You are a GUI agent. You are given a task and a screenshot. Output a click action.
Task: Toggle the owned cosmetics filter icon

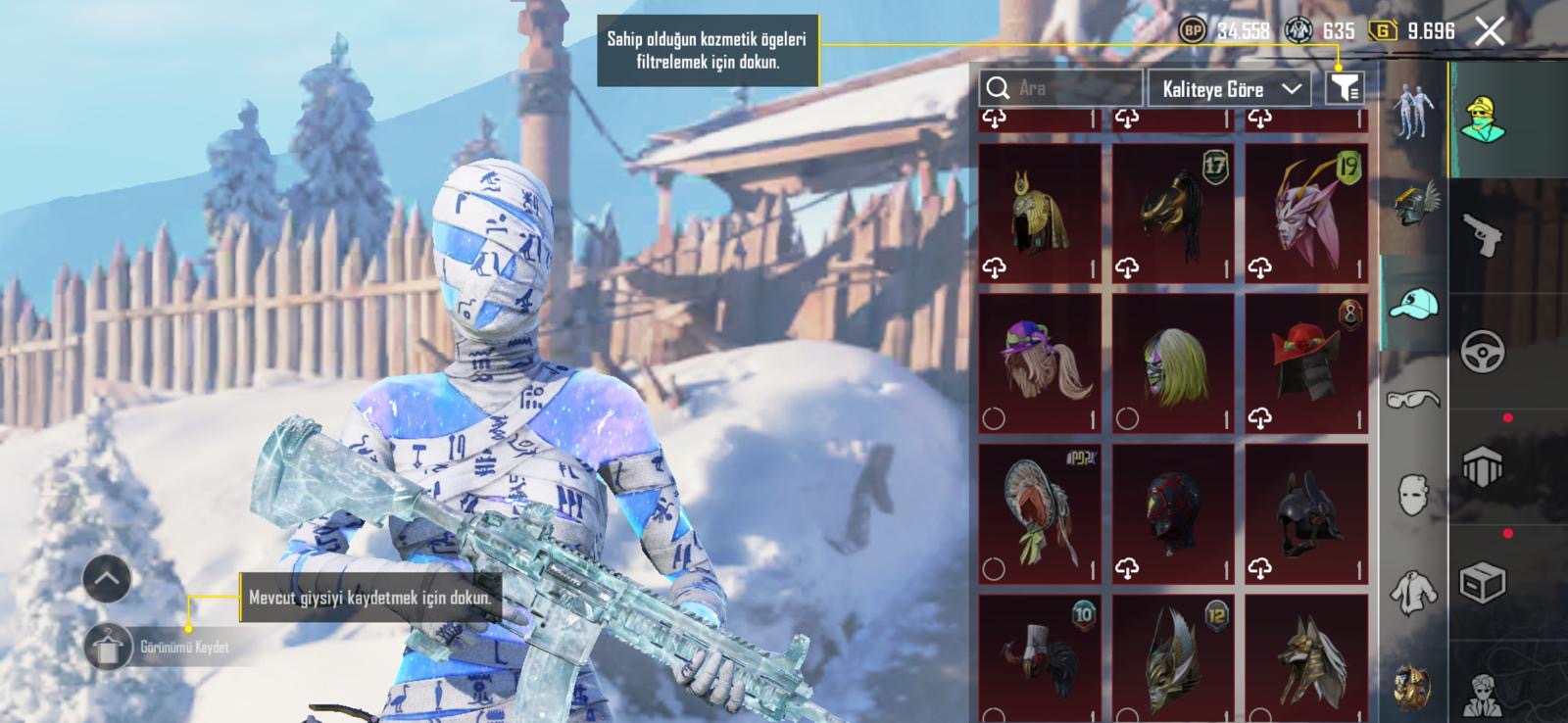click(x=1344, y=88)
